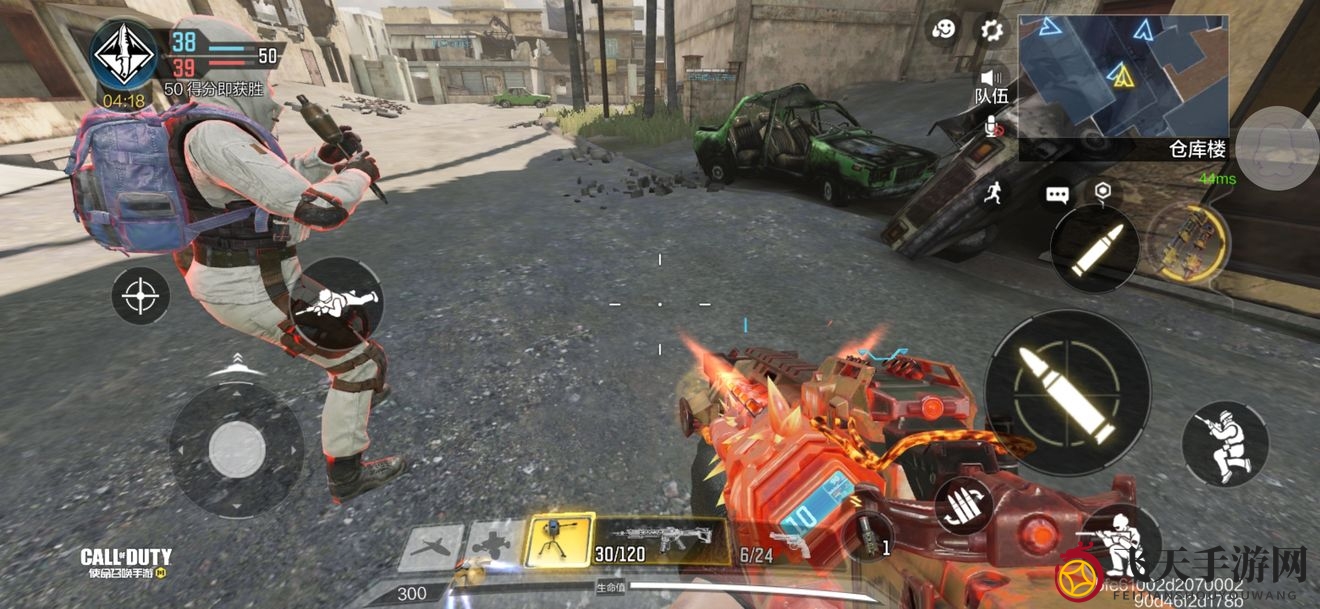Tap the left crosshair fire button
This screenshot has height=609, width=1320.
(140, 296)
